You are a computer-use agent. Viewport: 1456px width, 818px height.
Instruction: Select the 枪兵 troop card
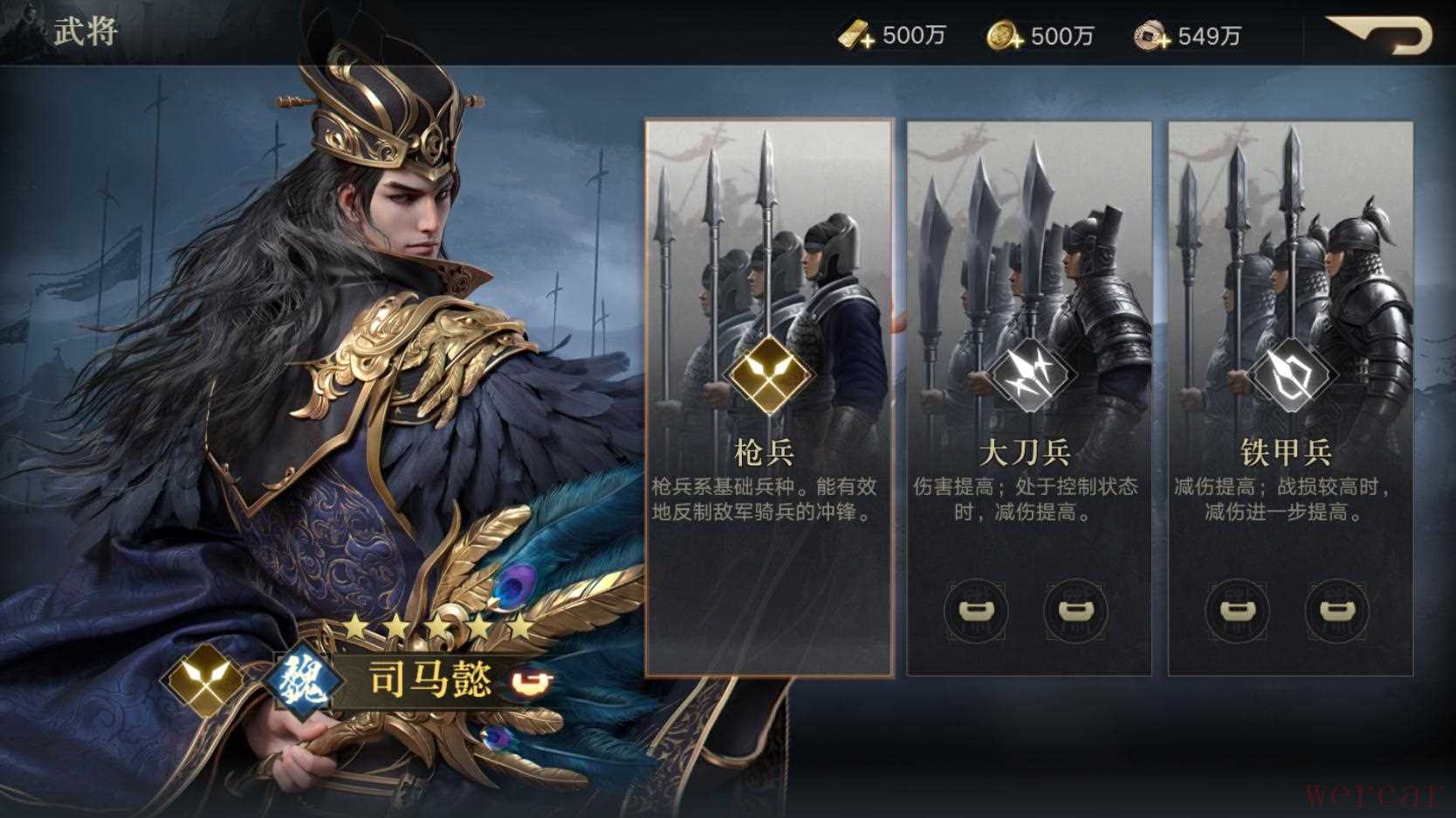pos(768,397)
